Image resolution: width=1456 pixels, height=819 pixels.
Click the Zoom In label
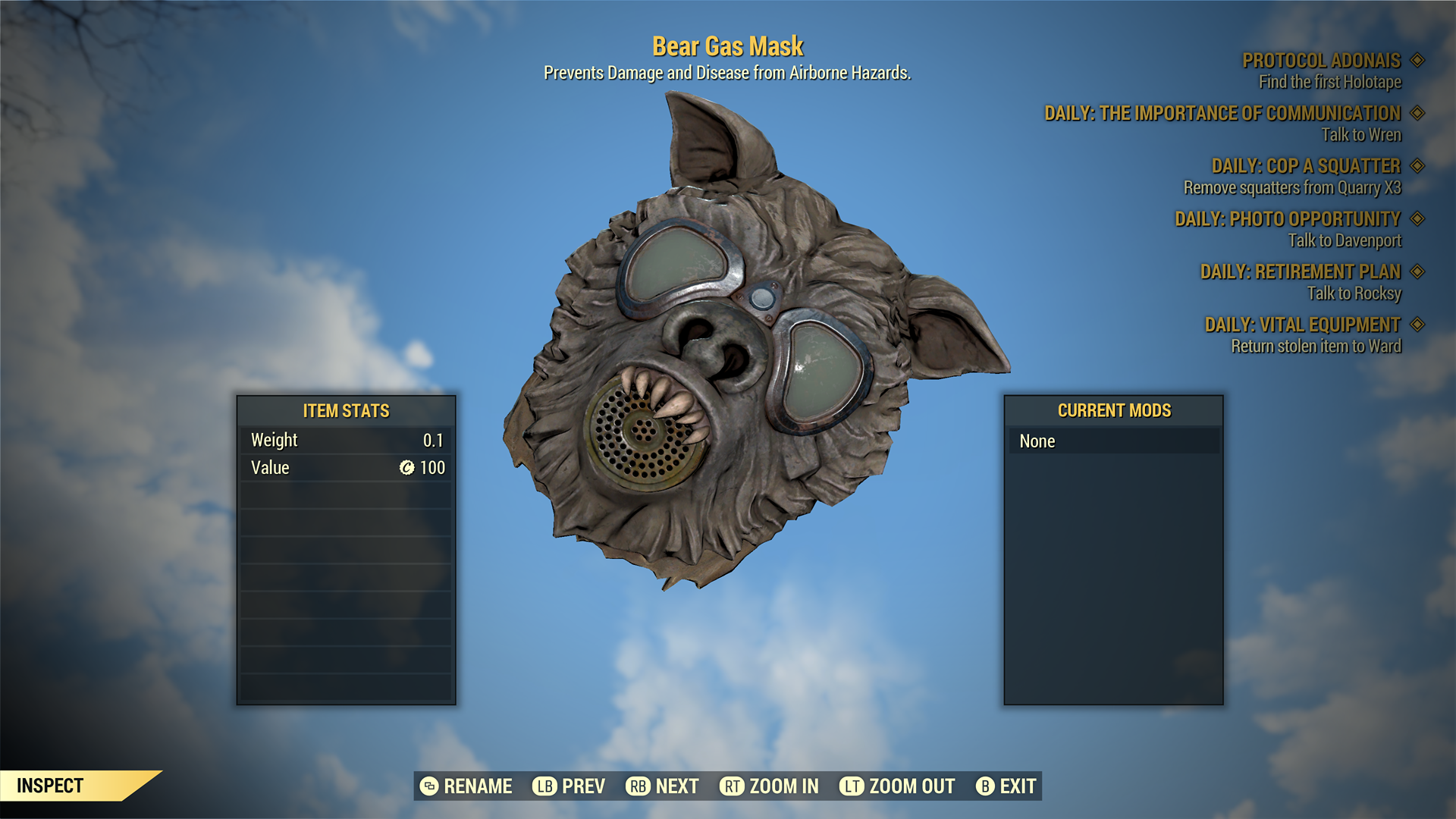click(783, 786)
